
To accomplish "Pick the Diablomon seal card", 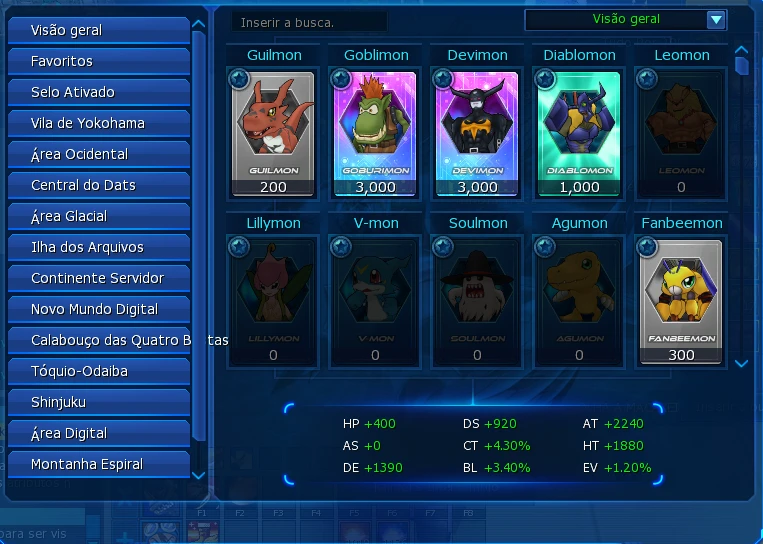I will click(579, 132).
